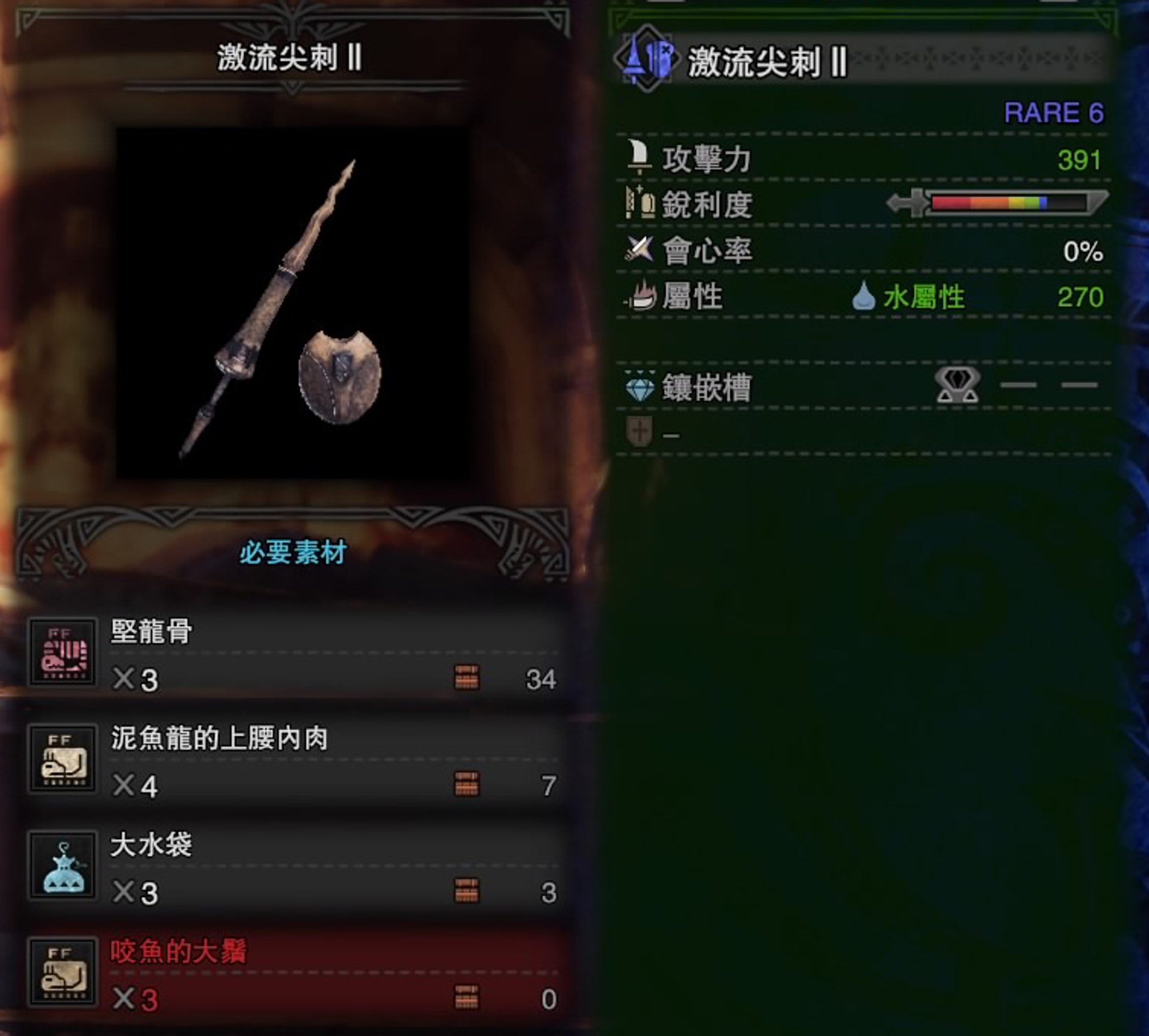Click the 激流尖刺 II weapon preview image
Viewport: 1149px width, 1036px height.
292,303
